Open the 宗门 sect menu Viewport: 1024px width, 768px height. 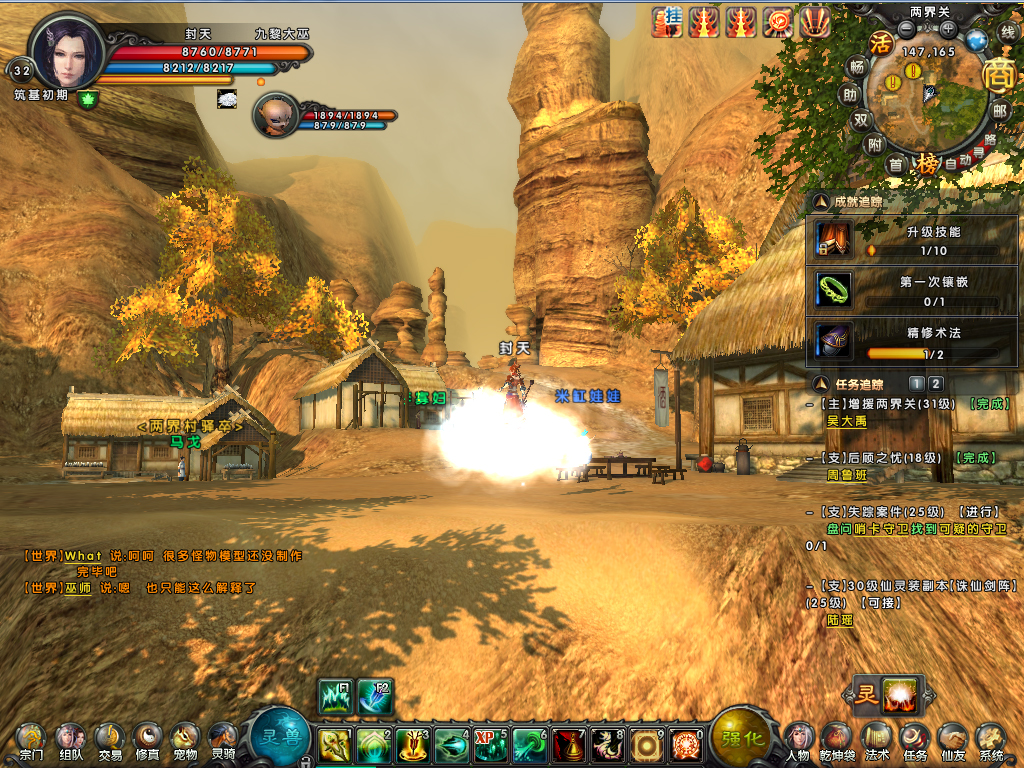click(30, 738)
